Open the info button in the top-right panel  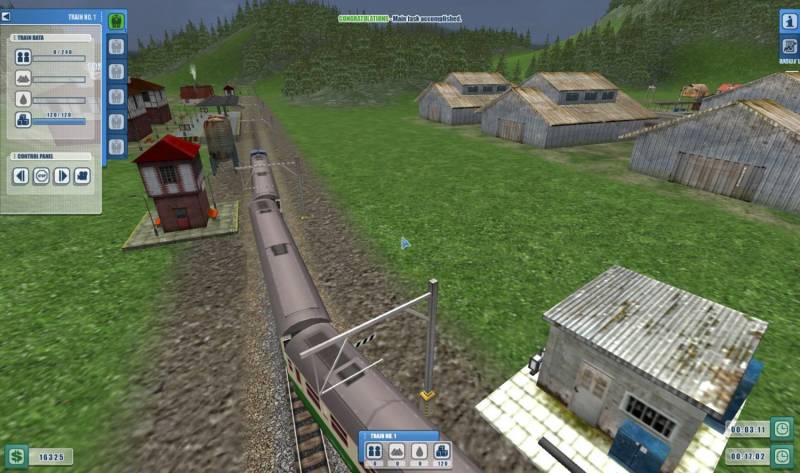coord(788,22)
